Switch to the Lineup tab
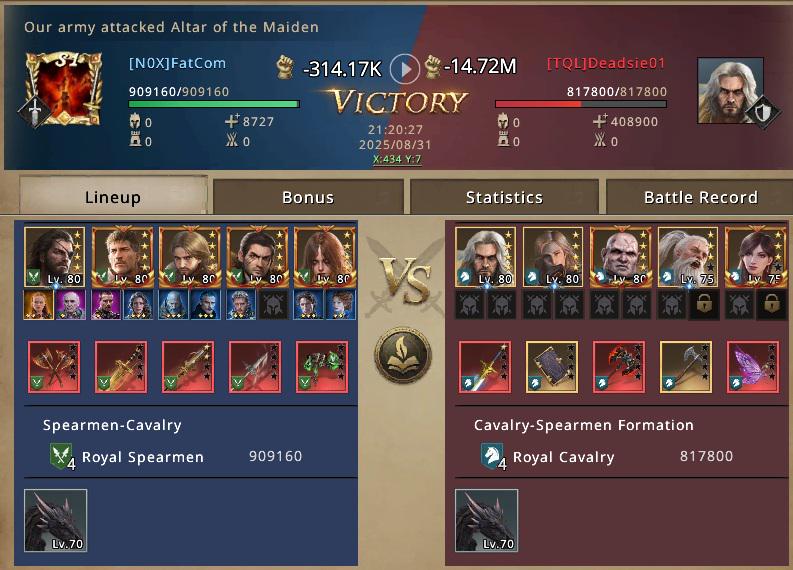 pos(113,197)
